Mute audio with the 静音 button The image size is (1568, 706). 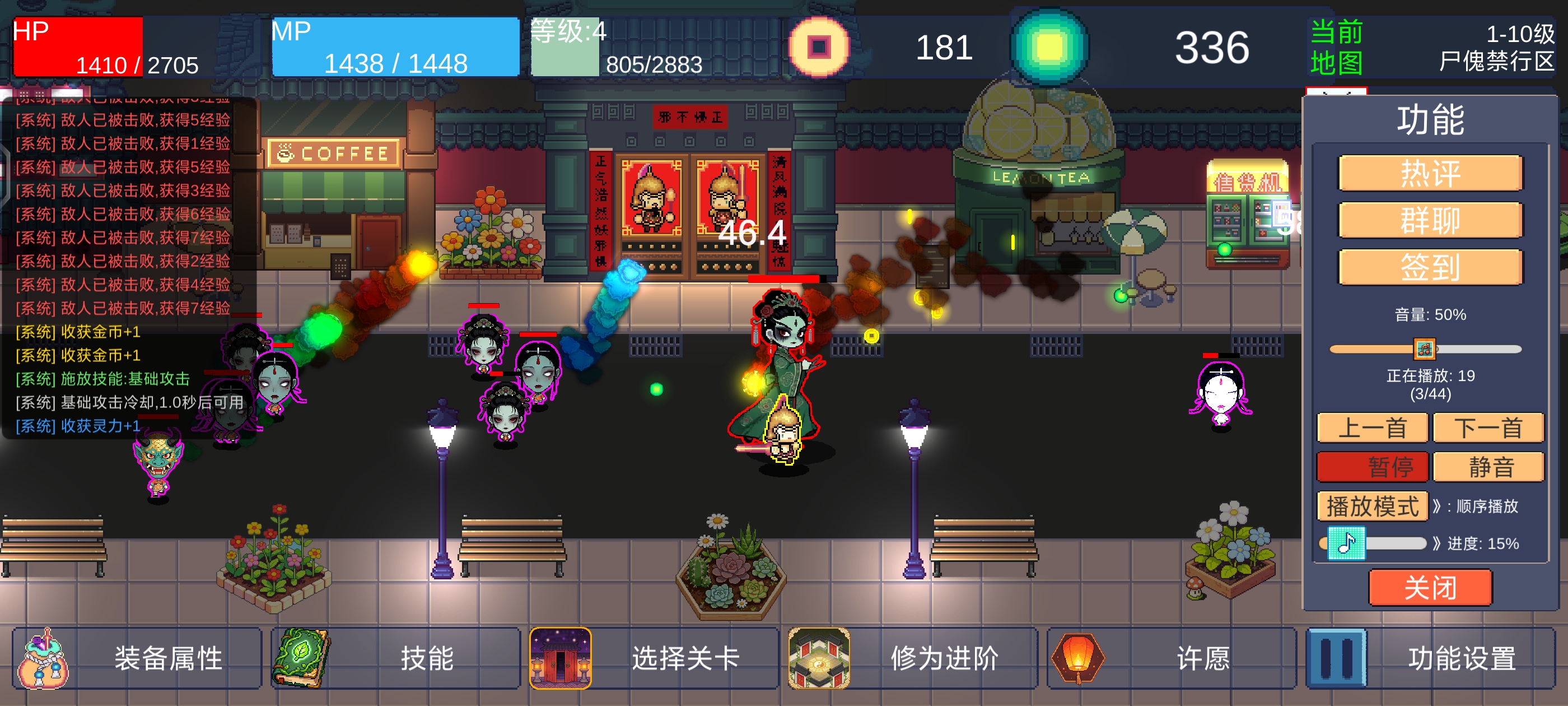click(x=1489, y=467)
